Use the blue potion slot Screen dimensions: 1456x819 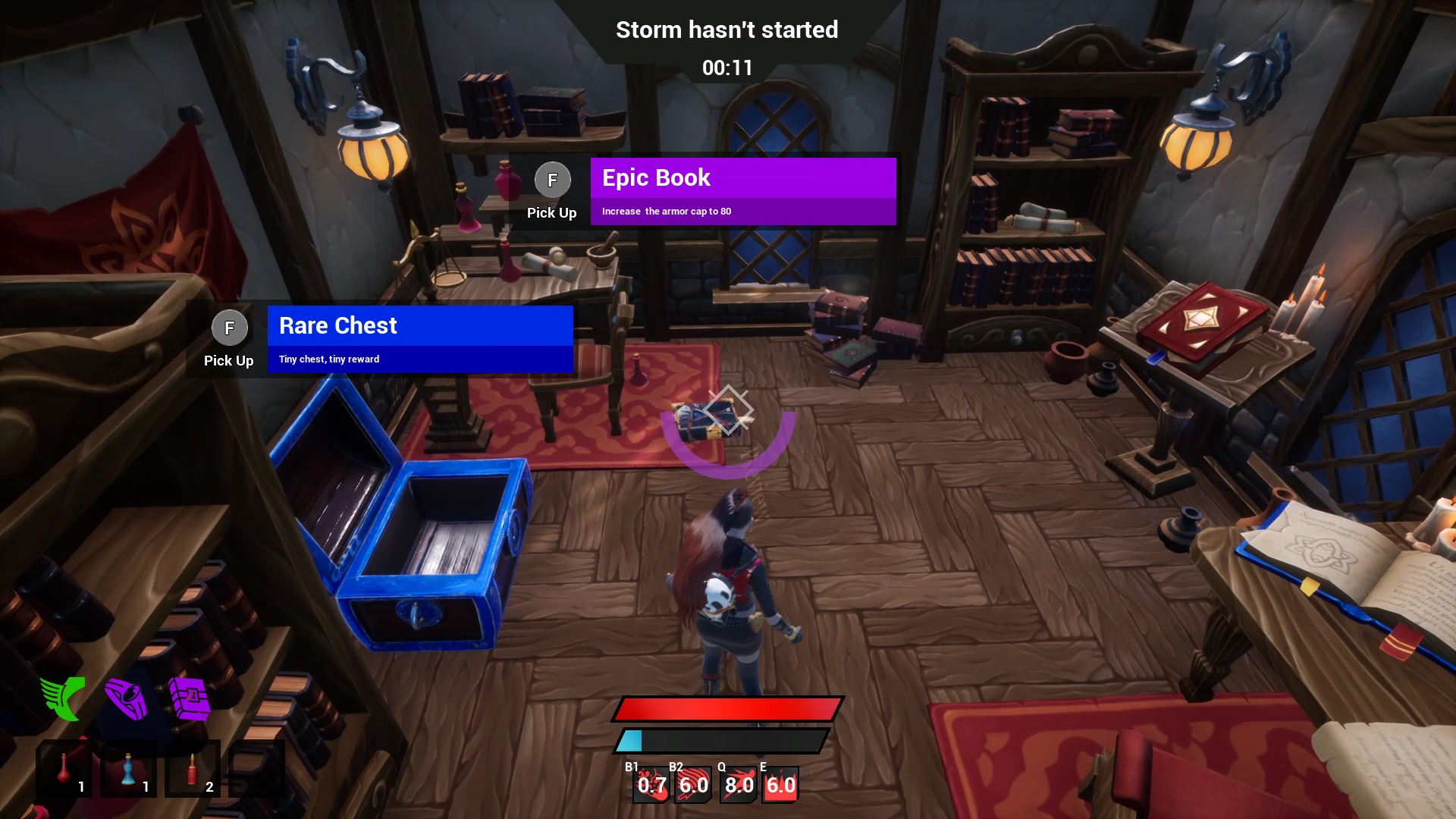pyautogui.click(x=129, y=769)
